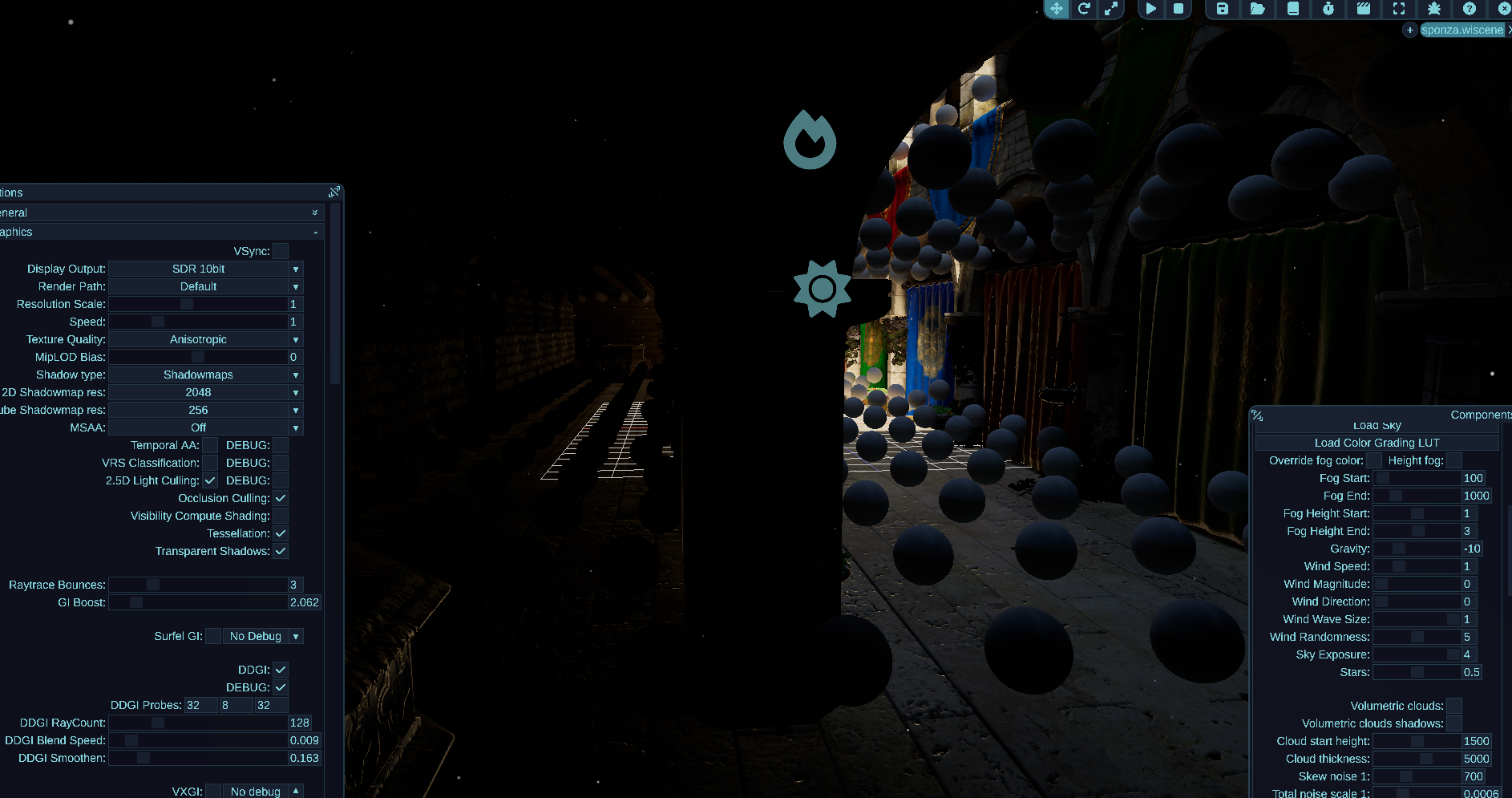The image size is (1512, 798).
Task: Click the bug debug icon in the toolbar
Action: 1434,9
